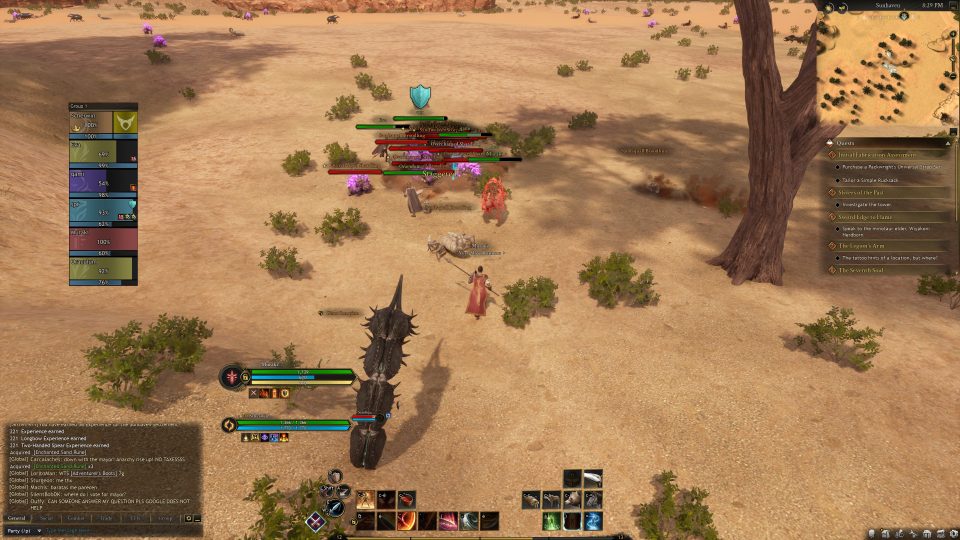Select the white feather item slot
Image resolution: width=960 pixels, height=540 pixels.
[x=592, y=478]
